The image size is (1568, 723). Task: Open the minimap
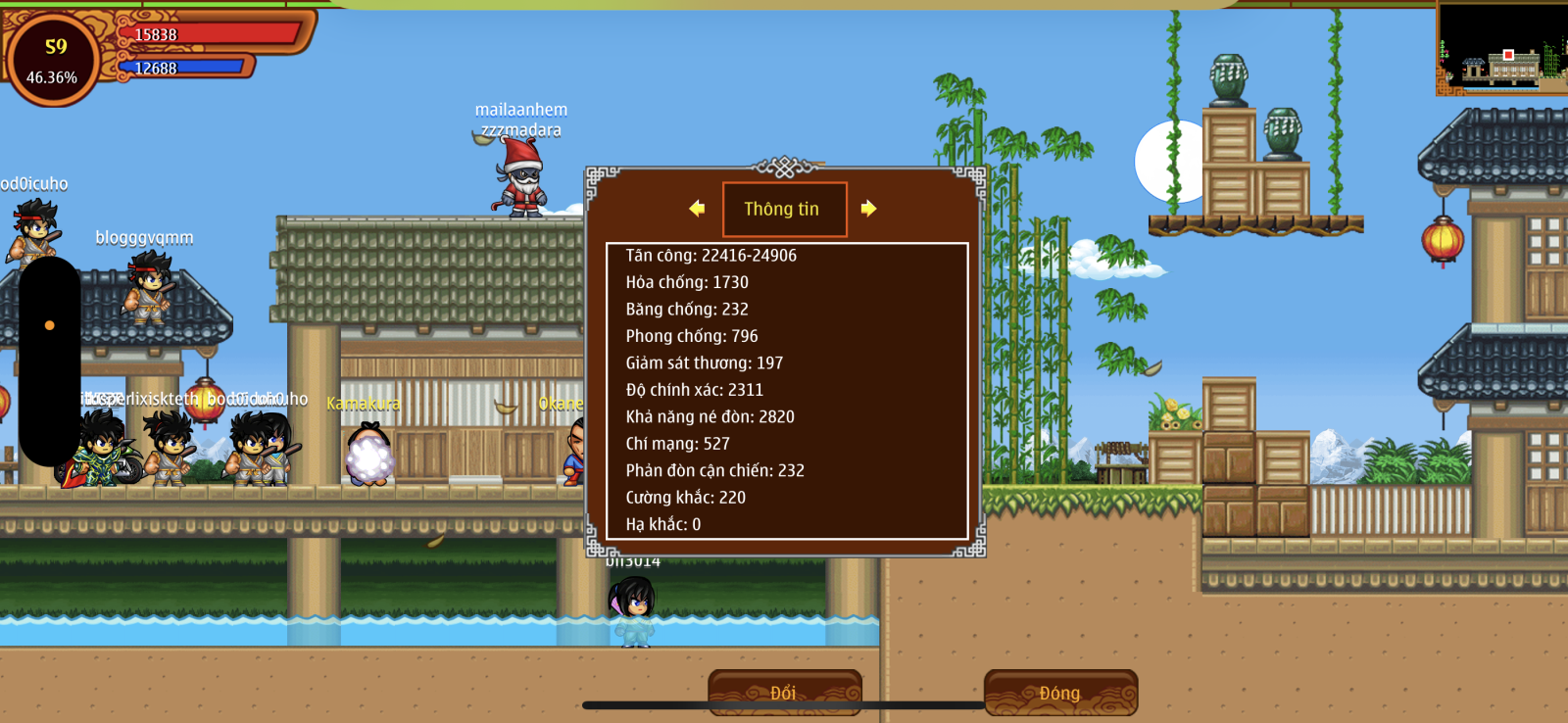coord(1501,49)
